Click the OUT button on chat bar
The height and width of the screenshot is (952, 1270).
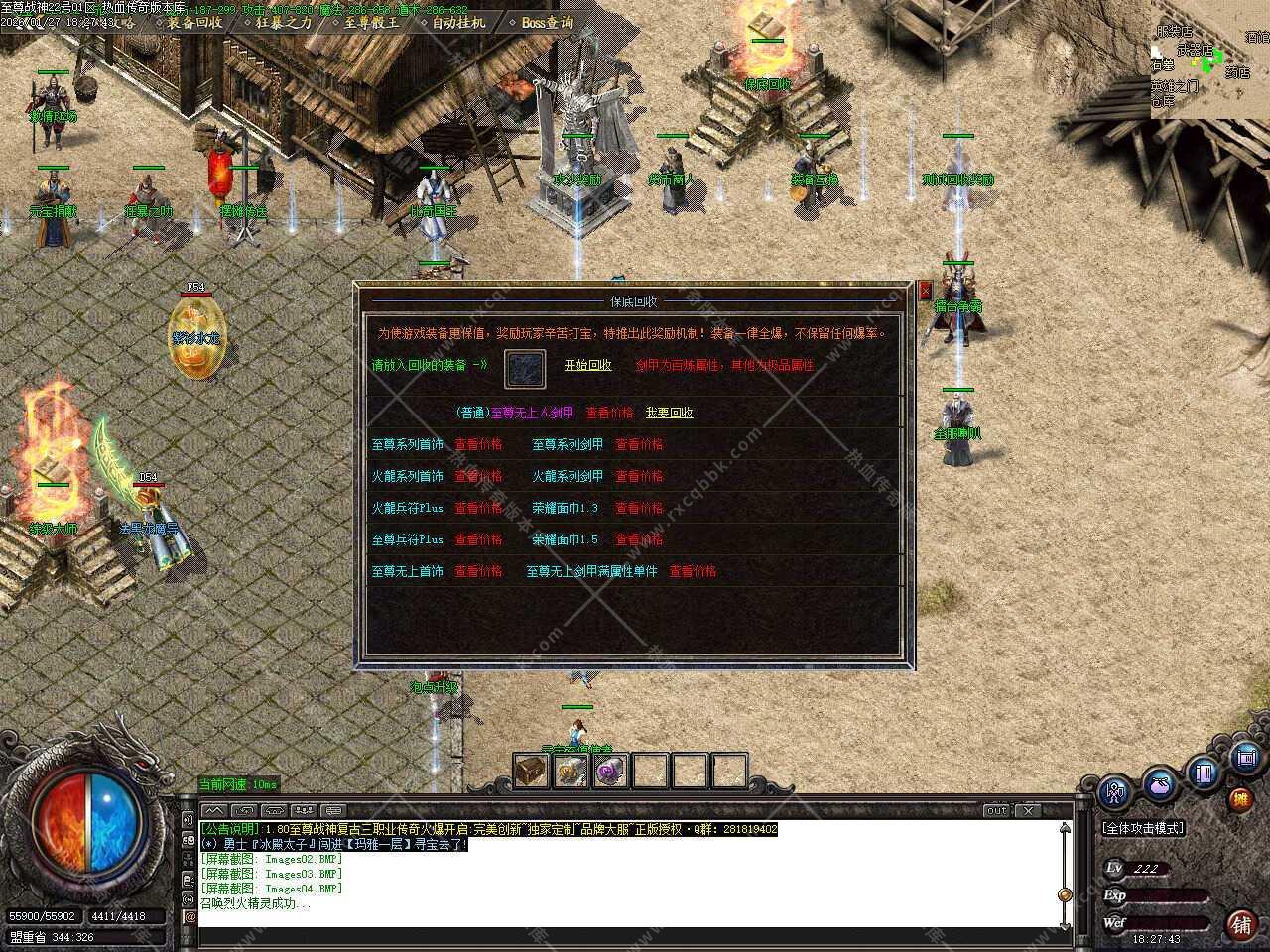coord(996,810)
